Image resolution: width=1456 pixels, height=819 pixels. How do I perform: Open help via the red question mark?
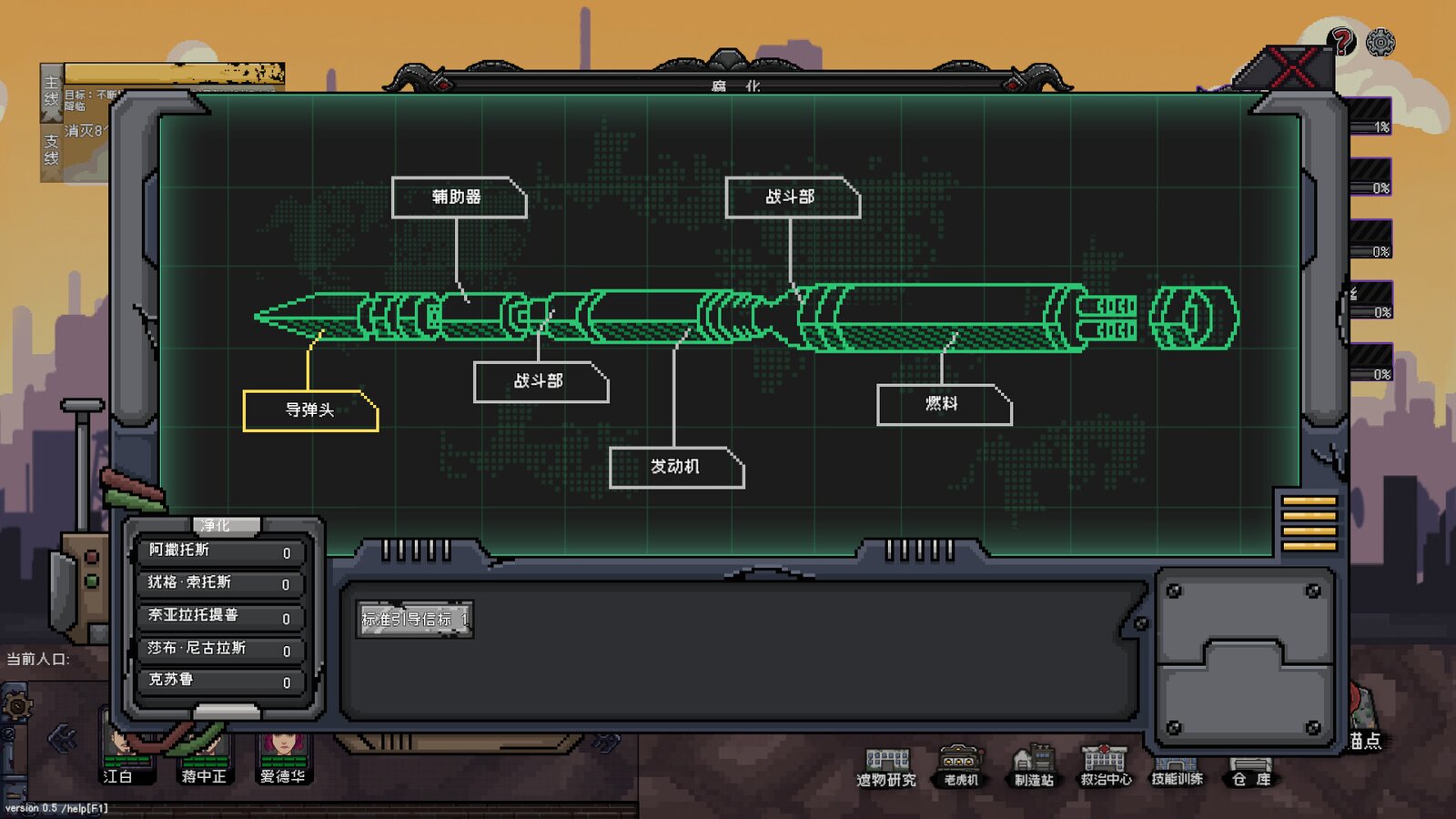[1341, 40]
